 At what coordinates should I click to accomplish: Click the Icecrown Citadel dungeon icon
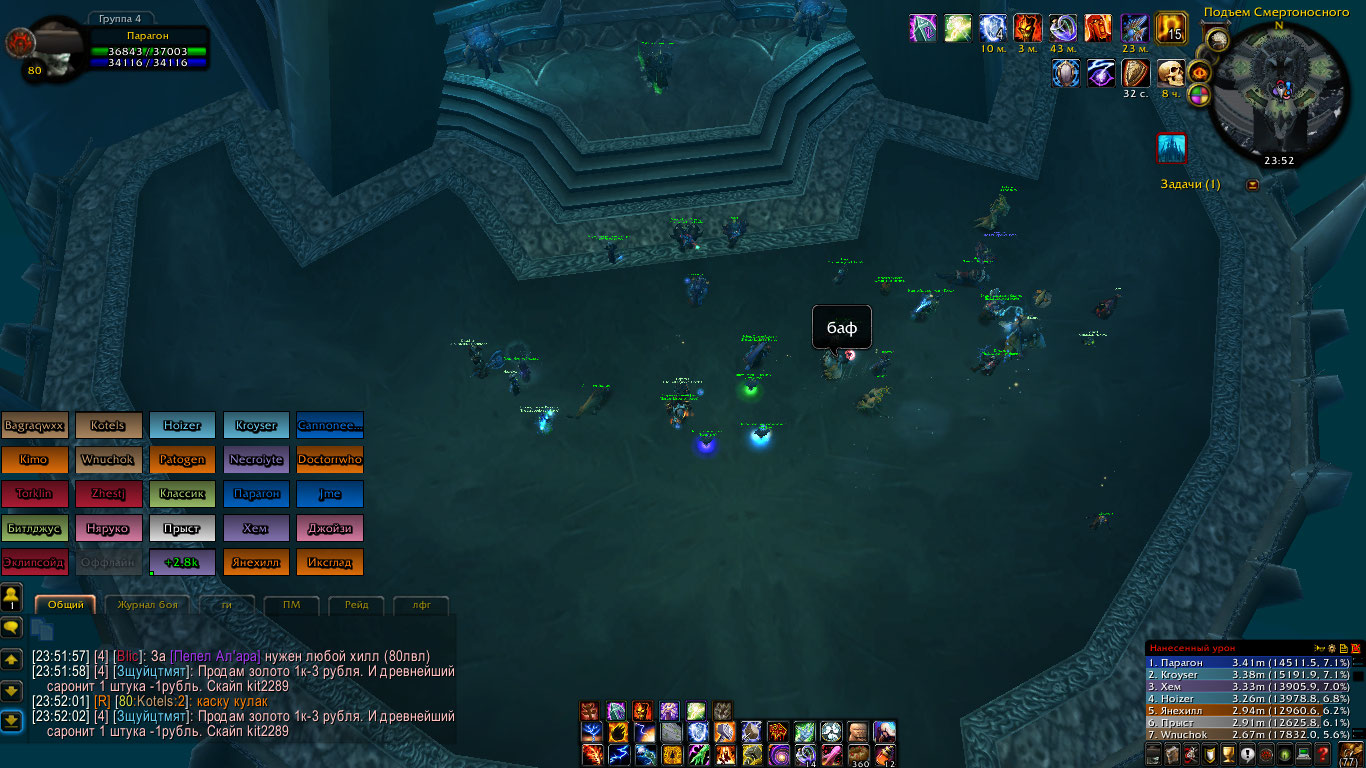pos(1171,148)
